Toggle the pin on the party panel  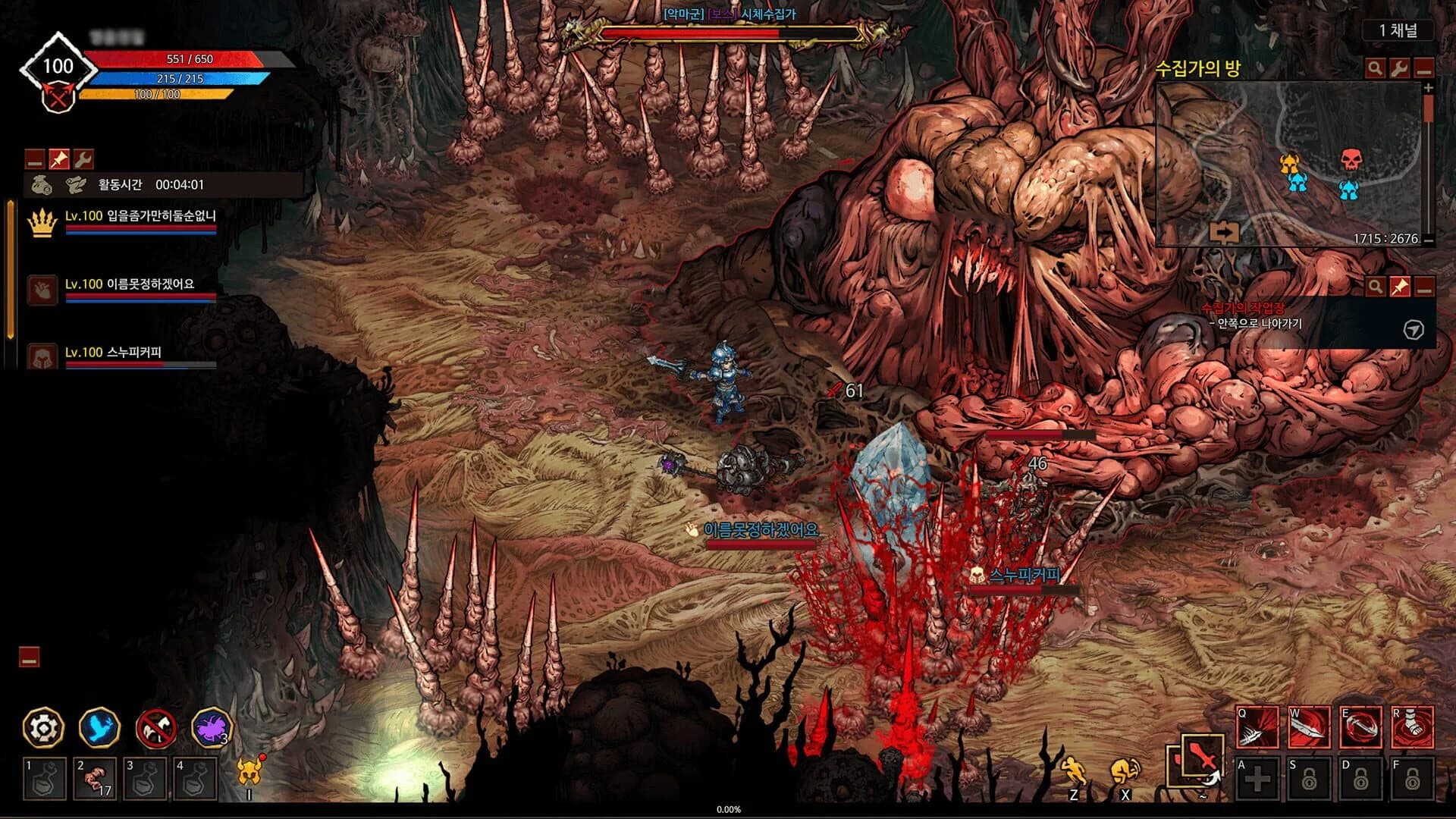(x=61, y=158)
